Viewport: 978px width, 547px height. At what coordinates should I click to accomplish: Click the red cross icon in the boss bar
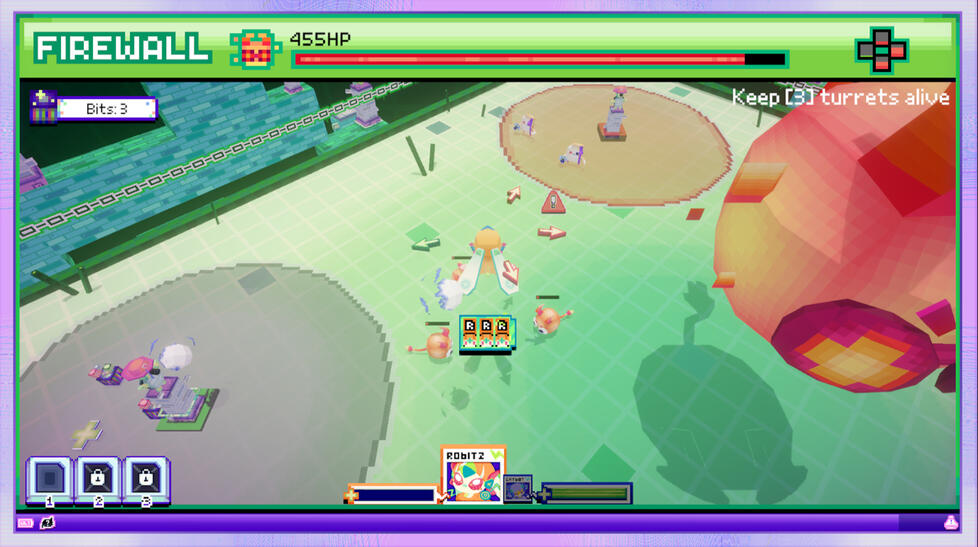coord(880,49)
